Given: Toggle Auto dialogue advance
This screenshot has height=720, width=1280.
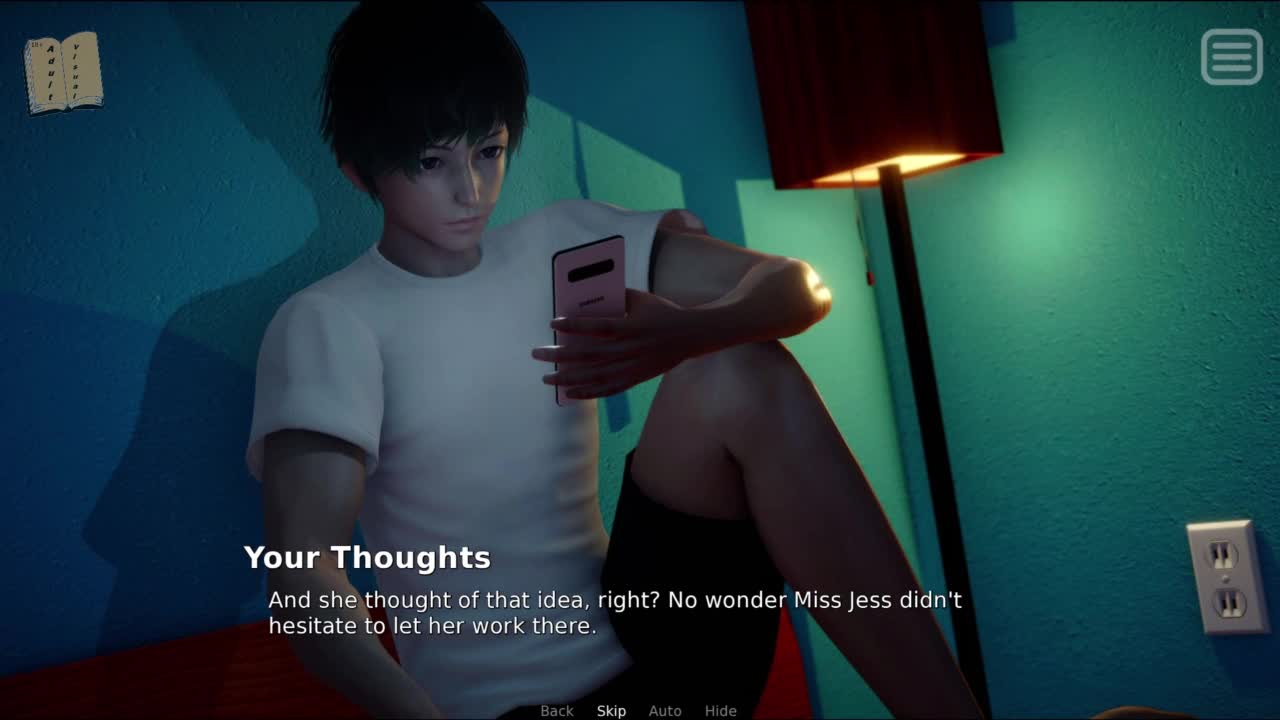Looking at the screenshot, I should click(x=665, y=711).
